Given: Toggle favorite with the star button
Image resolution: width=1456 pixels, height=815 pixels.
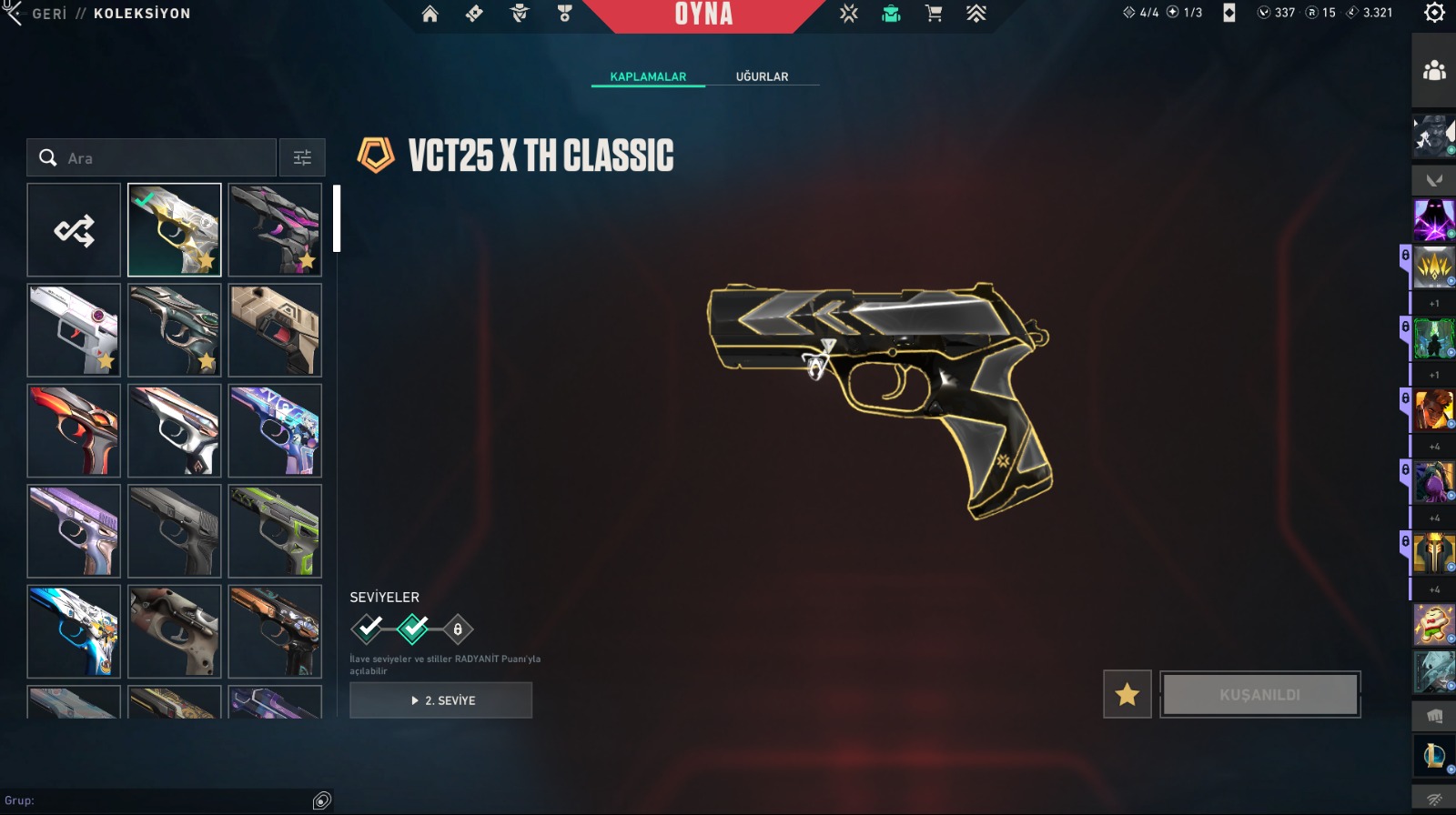Looking at the screenshot, I should tap(1127, 695).
